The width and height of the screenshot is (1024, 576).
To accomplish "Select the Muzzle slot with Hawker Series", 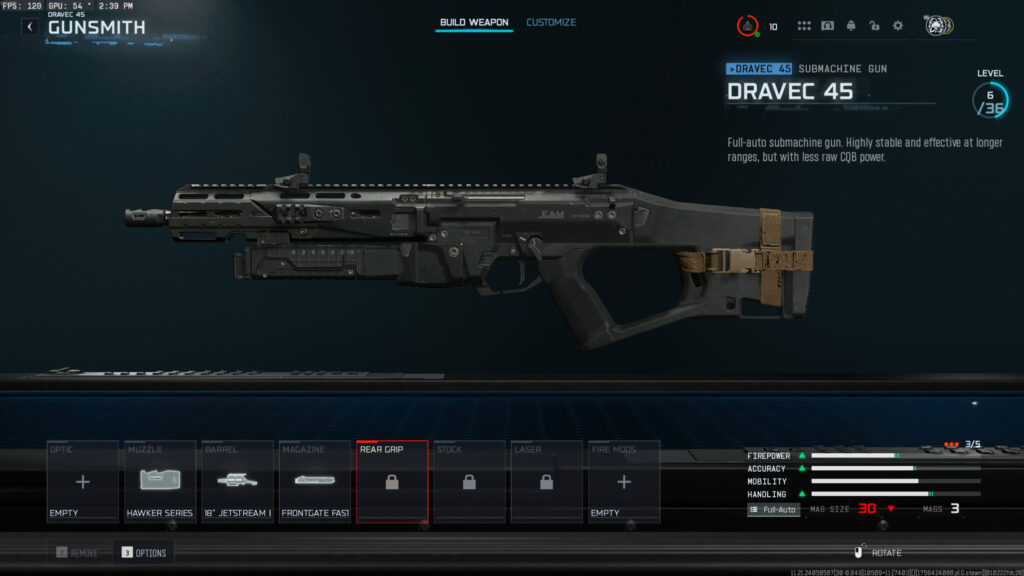I will click(x=160, y=482).
